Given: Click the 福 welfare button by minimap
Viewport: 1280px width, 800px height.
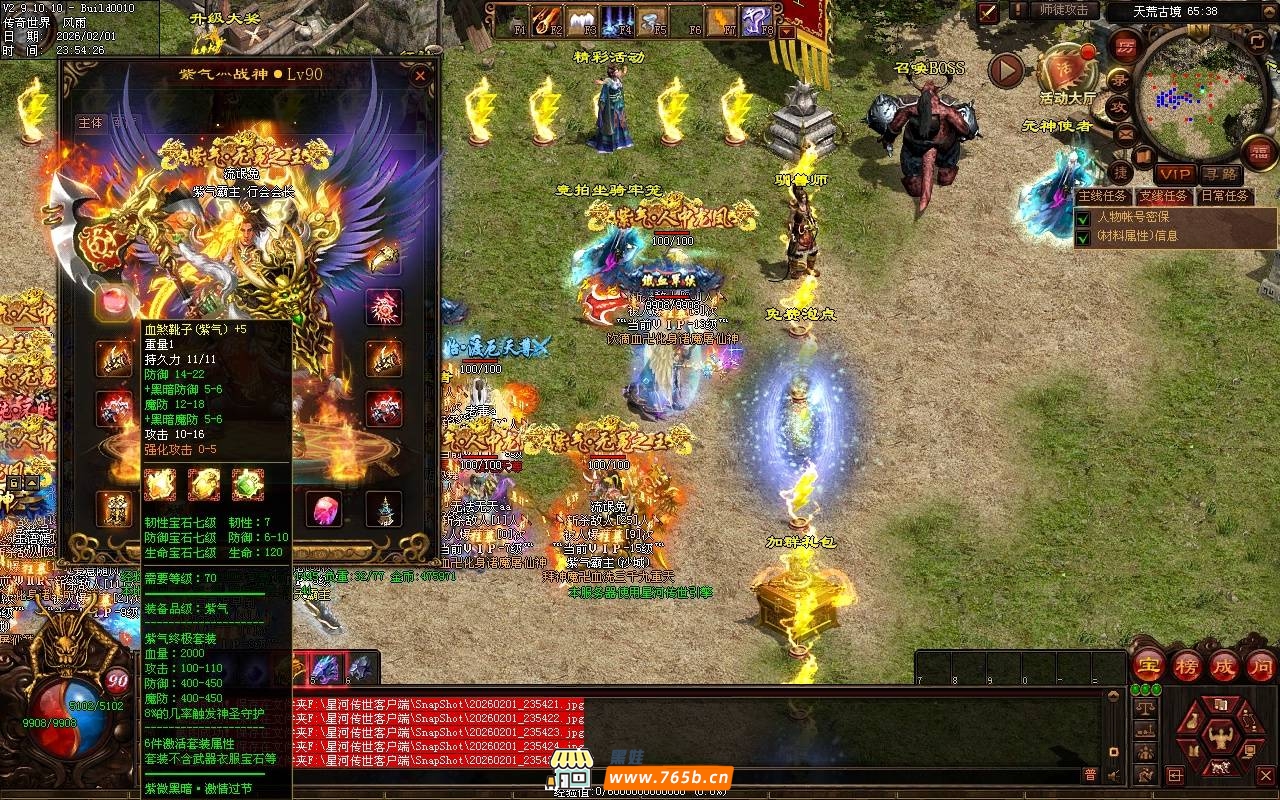Looking at the screenshot, I should click(1258, 152).
